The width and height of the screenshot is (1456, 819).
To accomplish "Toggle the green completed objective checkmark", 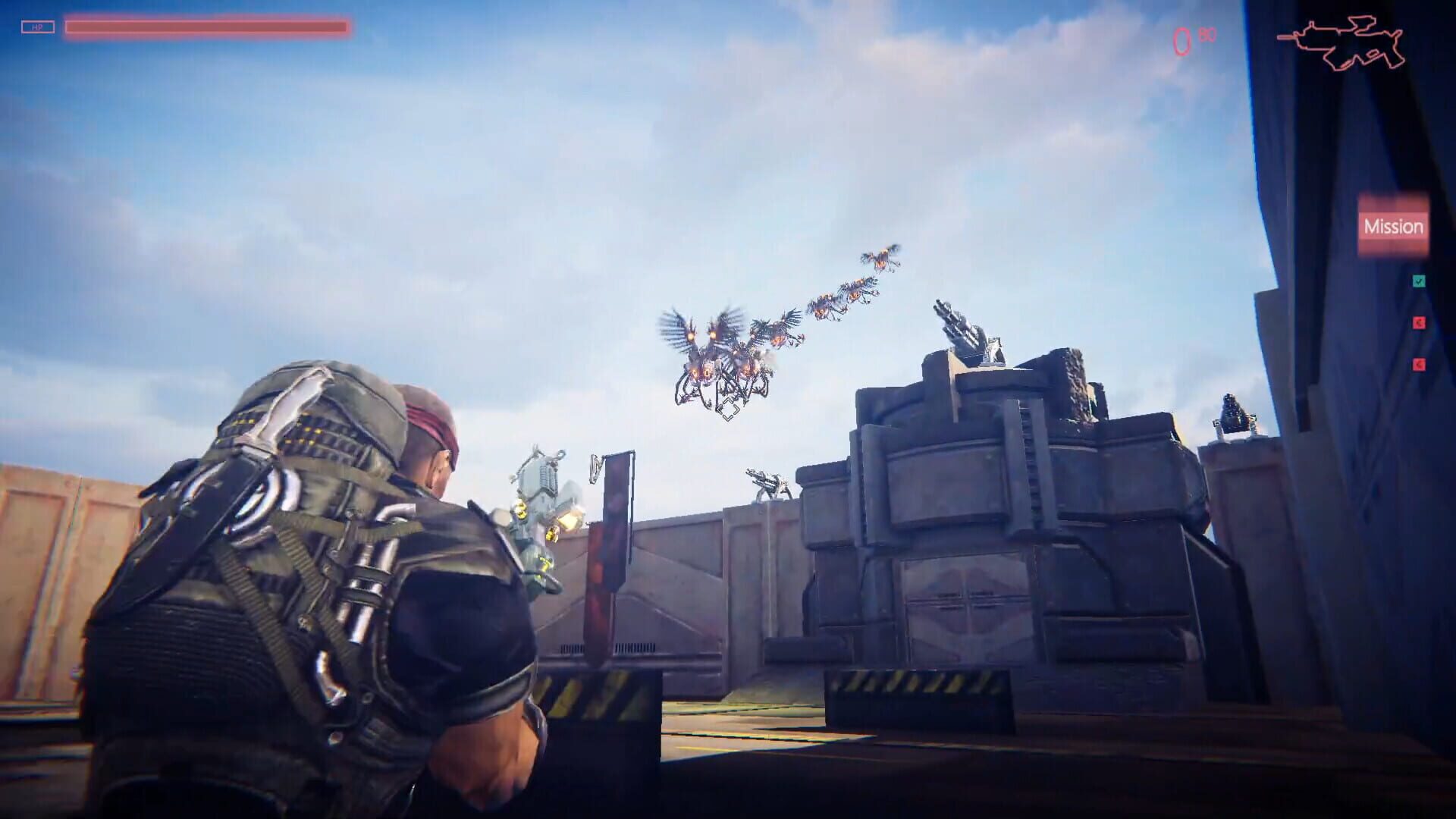I will click(1420, 281).
